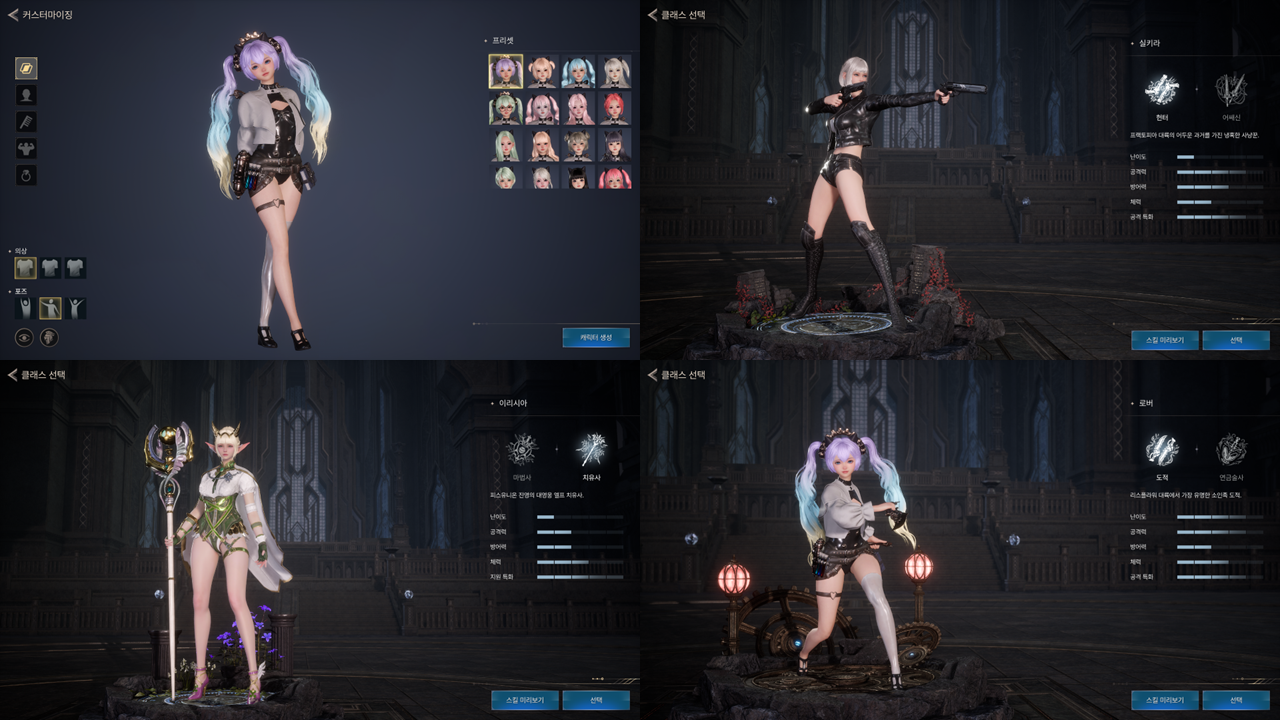The height and width of the screenshot is (720, 1280).
Task: Open the muscular body customization tab
Action: click(x=26, y=149)
